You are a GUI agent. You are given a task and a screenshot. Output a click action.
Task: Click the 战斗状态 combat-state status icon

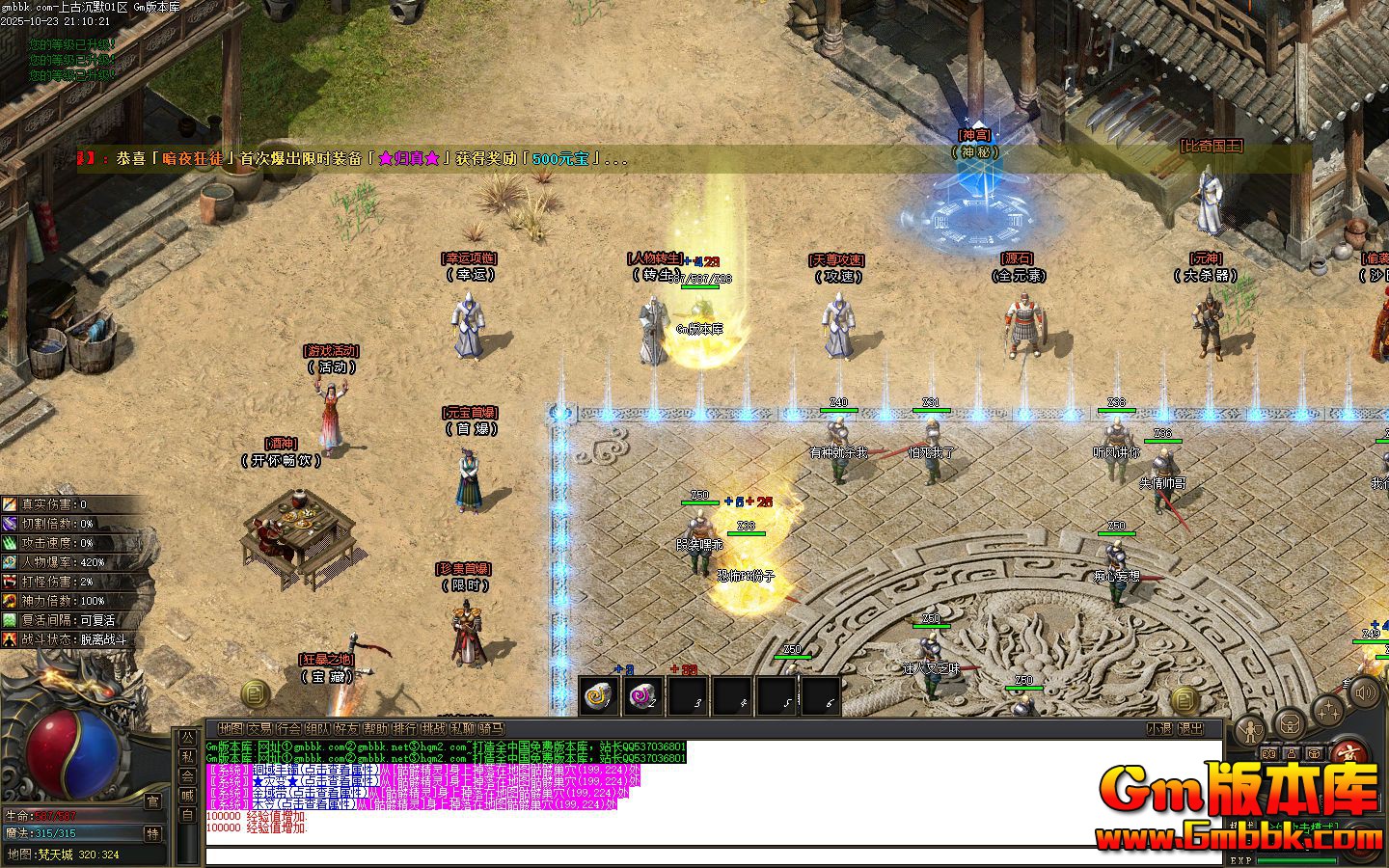pyautogui.click(x=11, y=639)
